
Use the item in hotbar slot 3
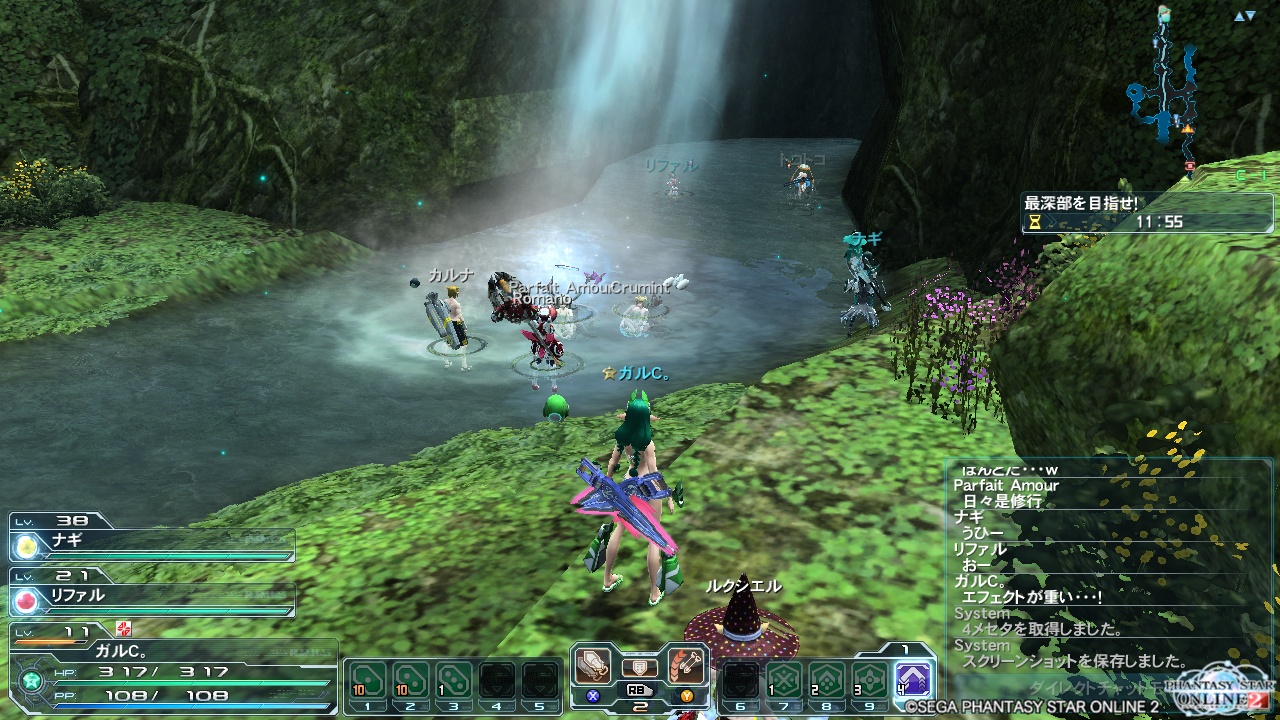coord(454,682)
